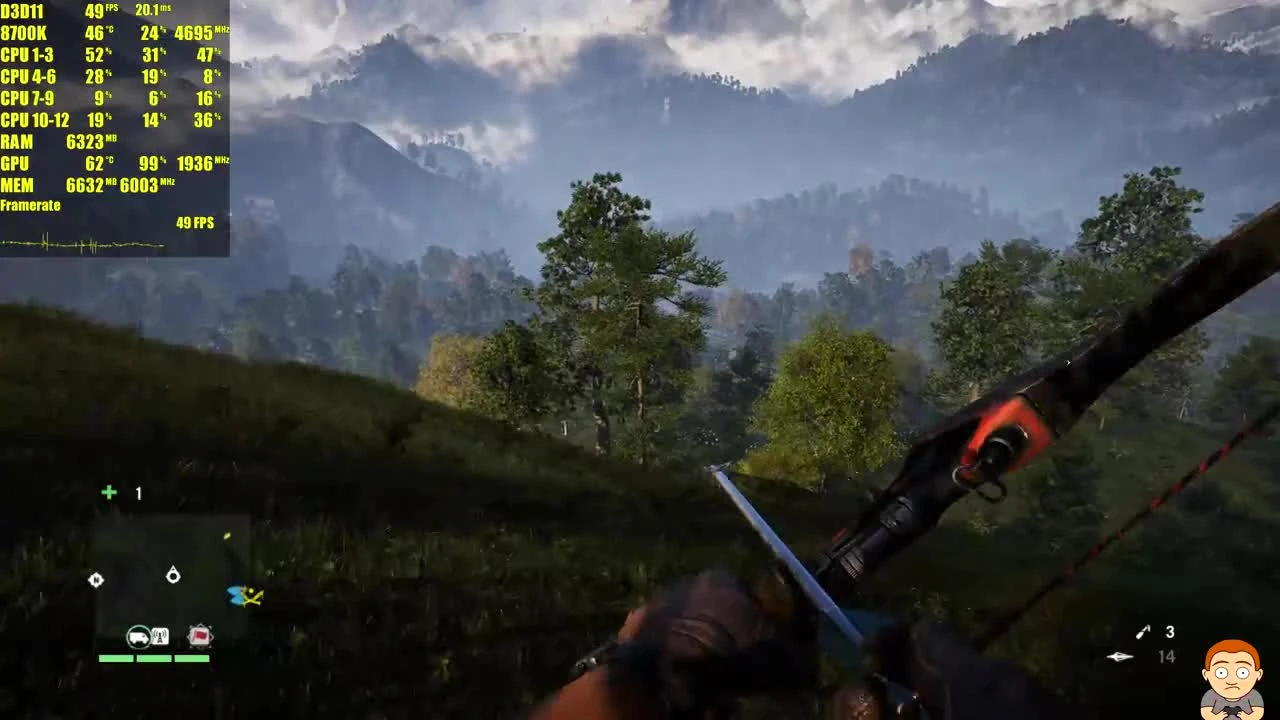Click the radio tower icon below the minimap
Screen dimensions: 1280x720
[160, 636]
